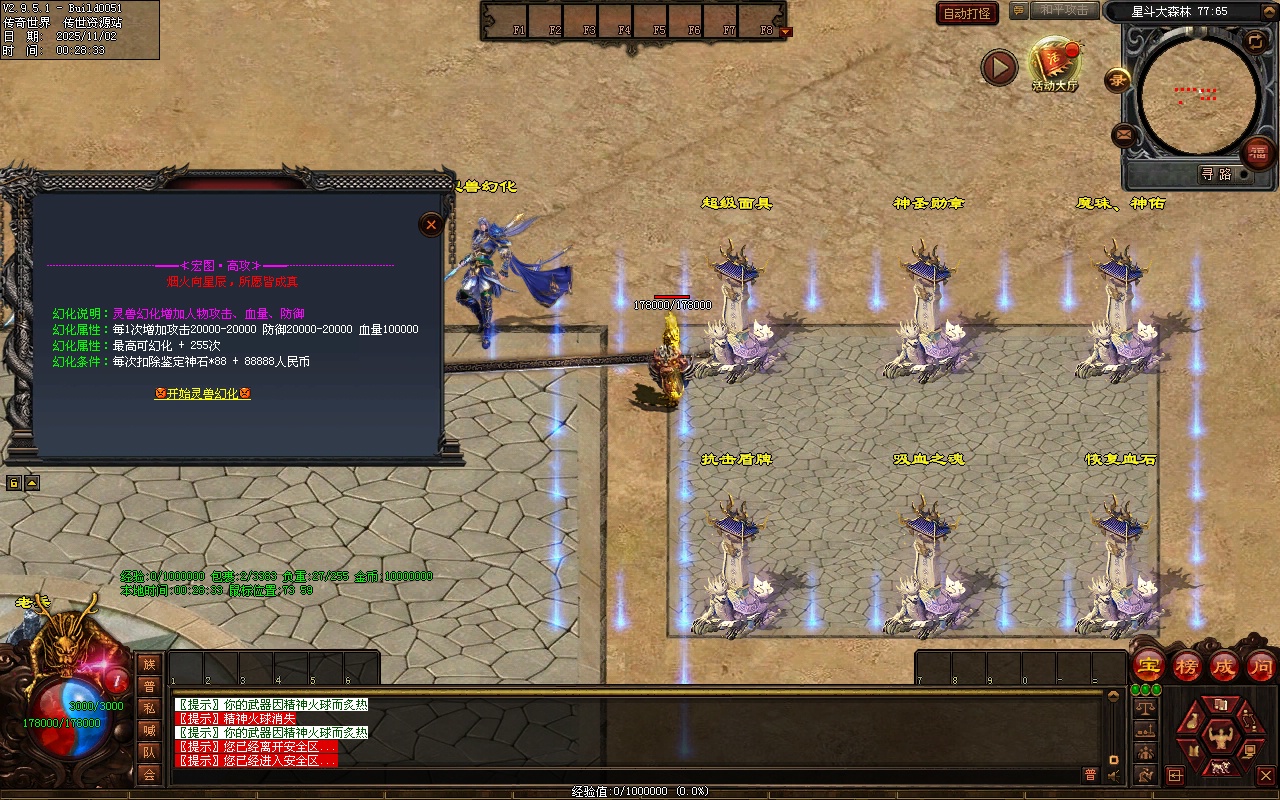Open the 宝 treasure menu orb
Screen dimensions: 1280x800
point(1148,666)
